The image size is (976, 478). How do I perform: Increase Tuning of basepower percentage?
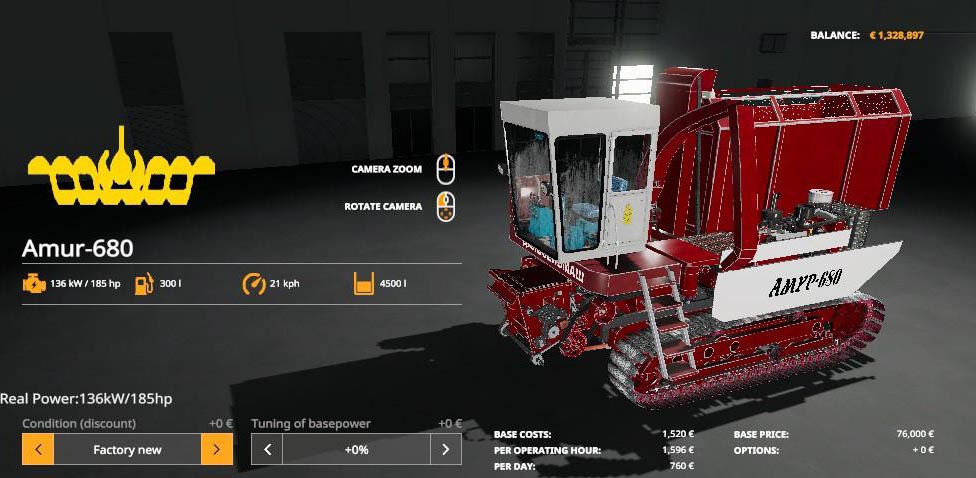pos(446,450)
